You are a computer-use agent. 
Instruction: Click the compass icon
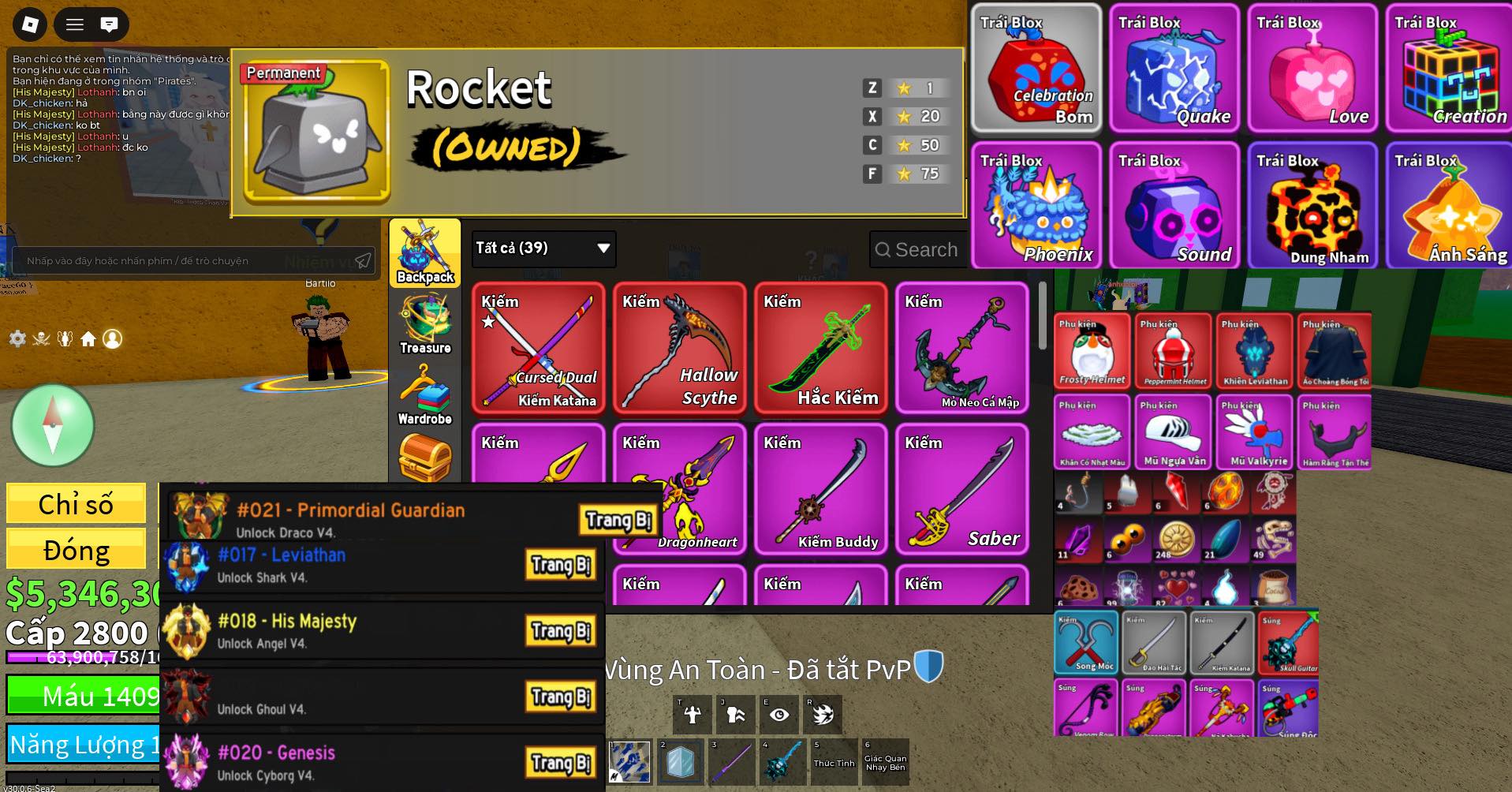[53, 425]
